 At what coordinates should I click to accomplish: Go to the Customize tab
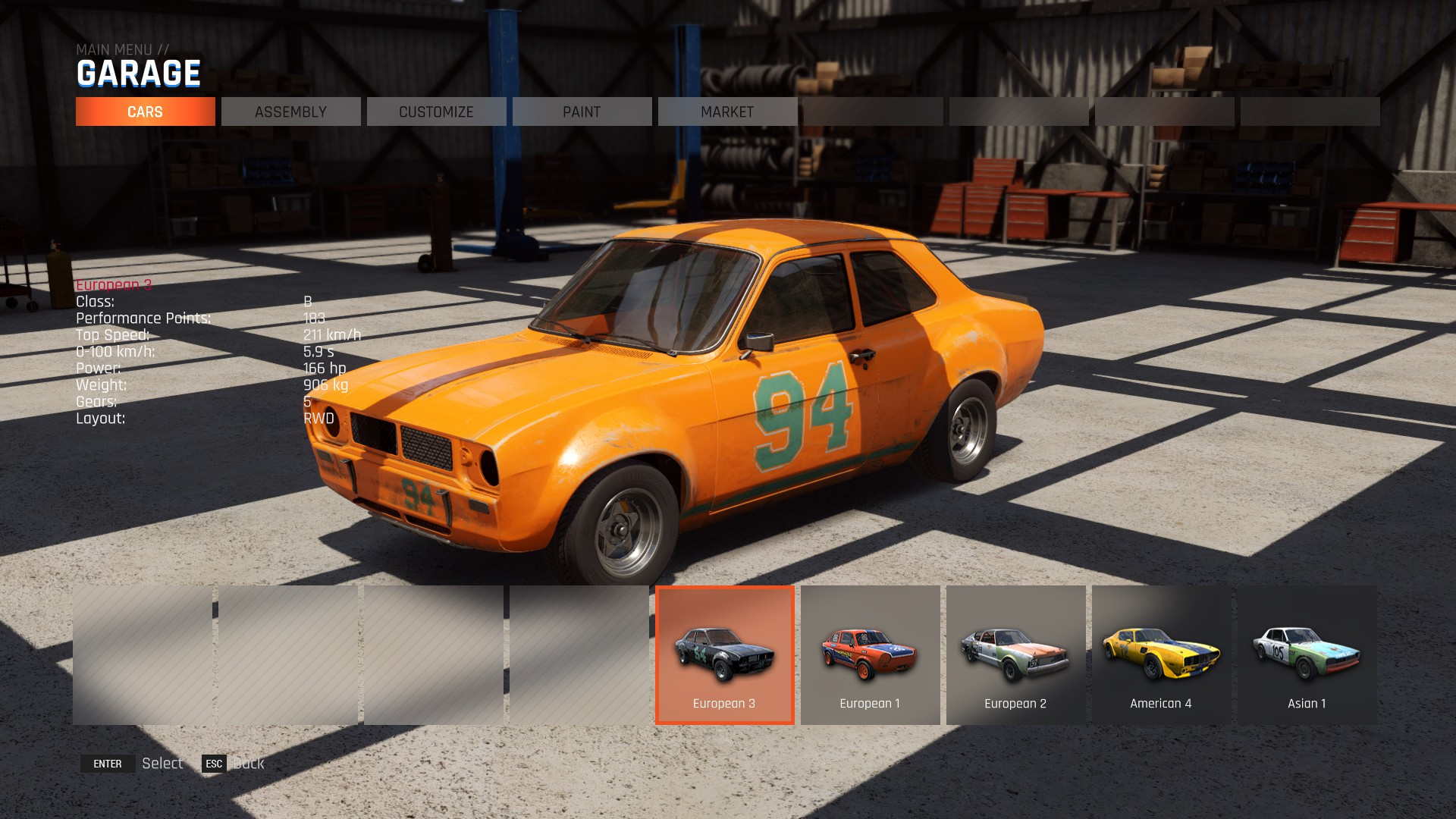tap(436, 111)
